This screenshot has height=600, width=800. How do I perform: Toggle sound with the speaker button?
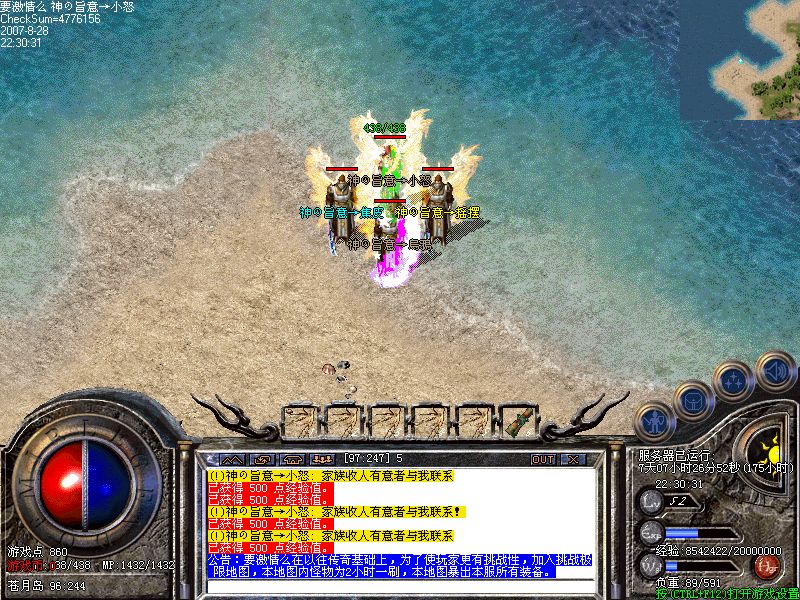click(x=775, y=370)
